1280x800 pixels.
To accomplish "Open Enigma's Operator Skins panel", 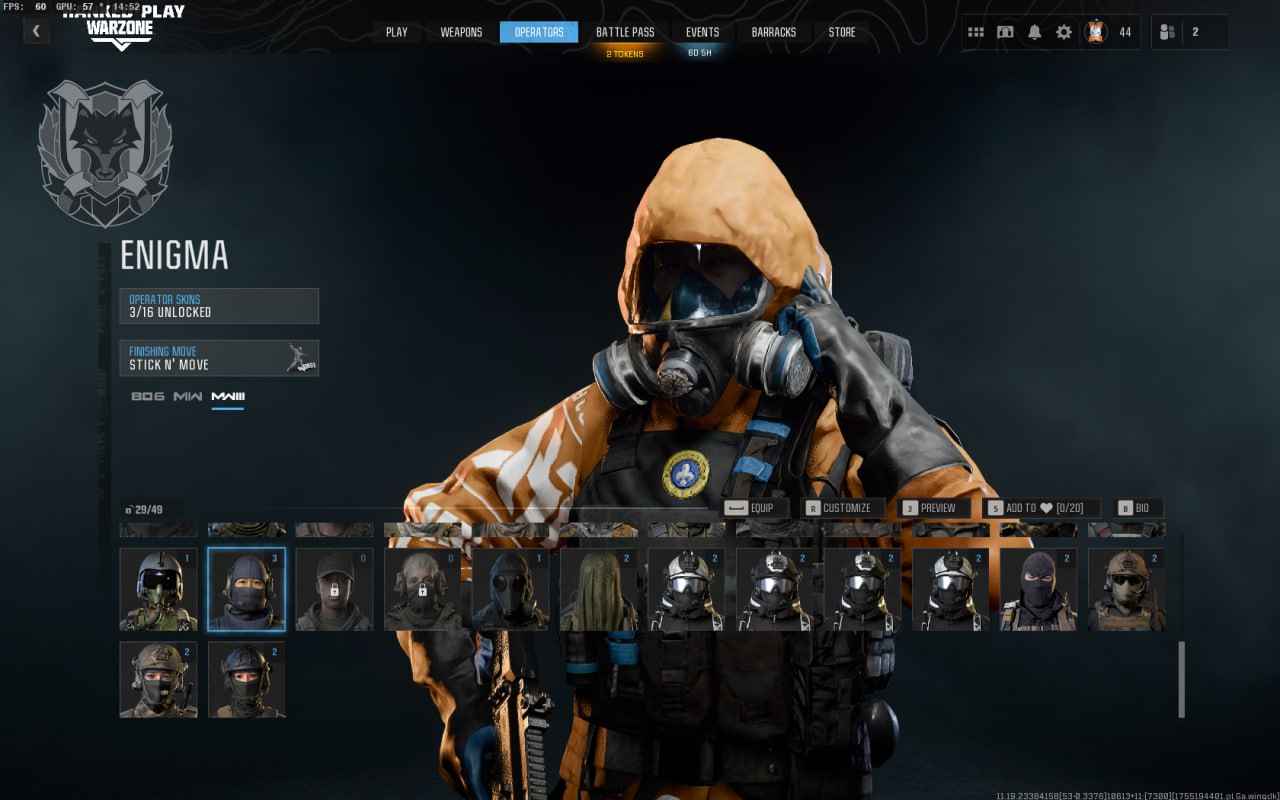I will coord(219,306).
